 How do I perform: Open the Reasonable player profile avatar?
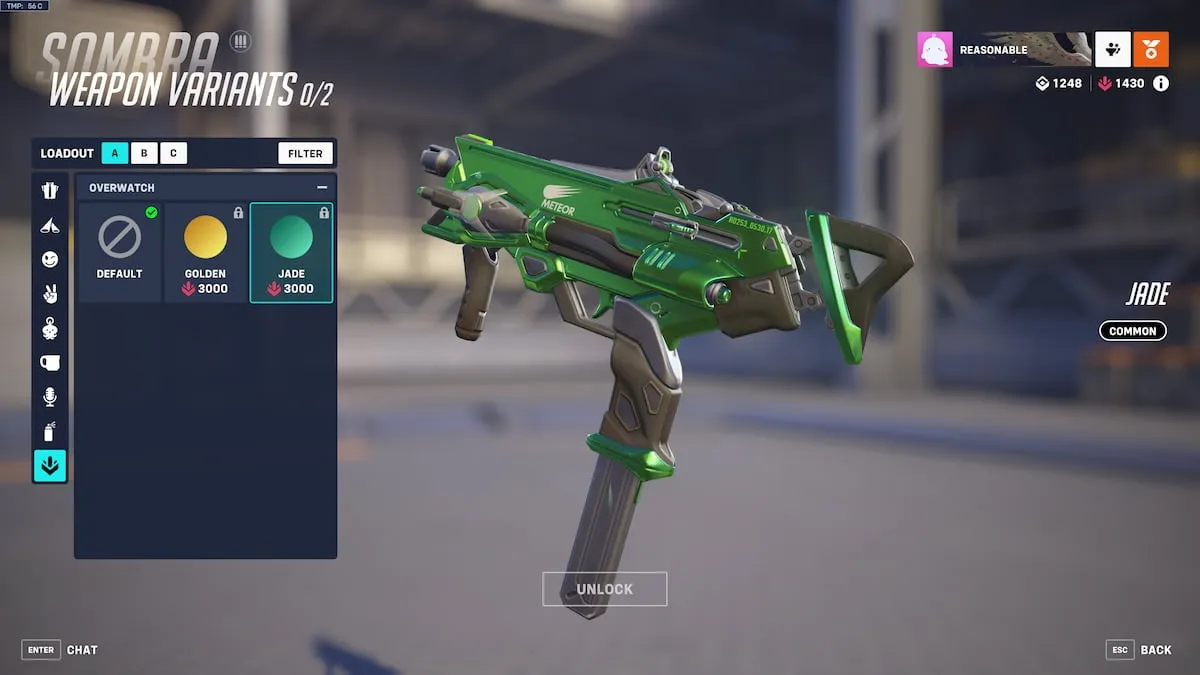click(x=935, y=49)
